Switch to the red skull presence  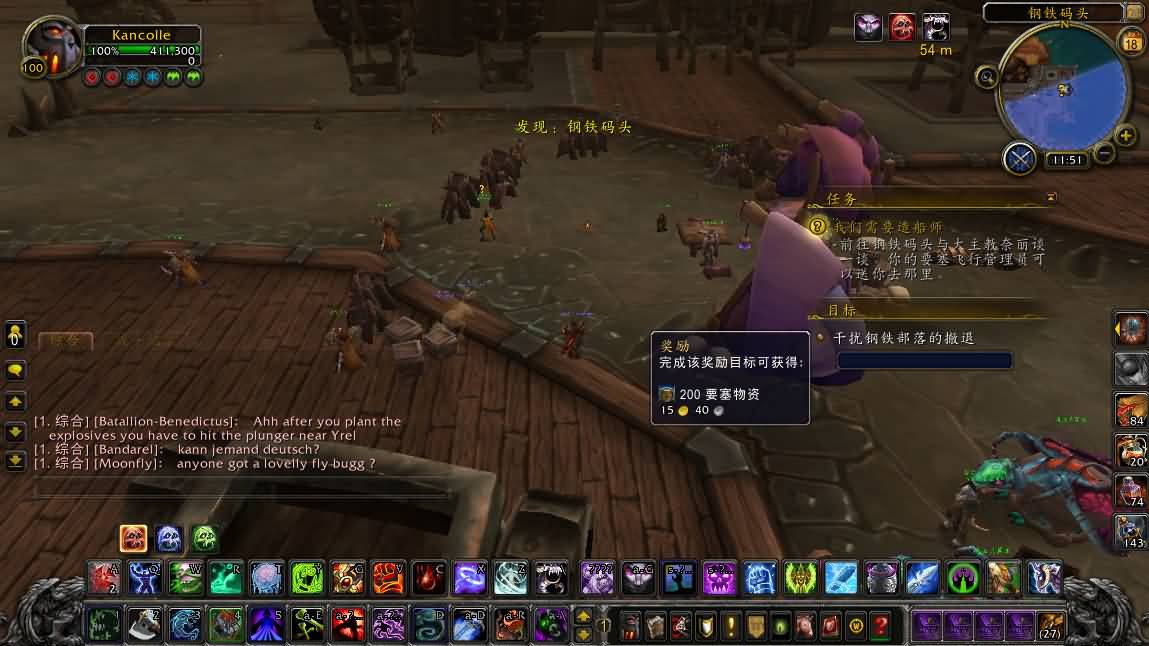tap(134, 539)
